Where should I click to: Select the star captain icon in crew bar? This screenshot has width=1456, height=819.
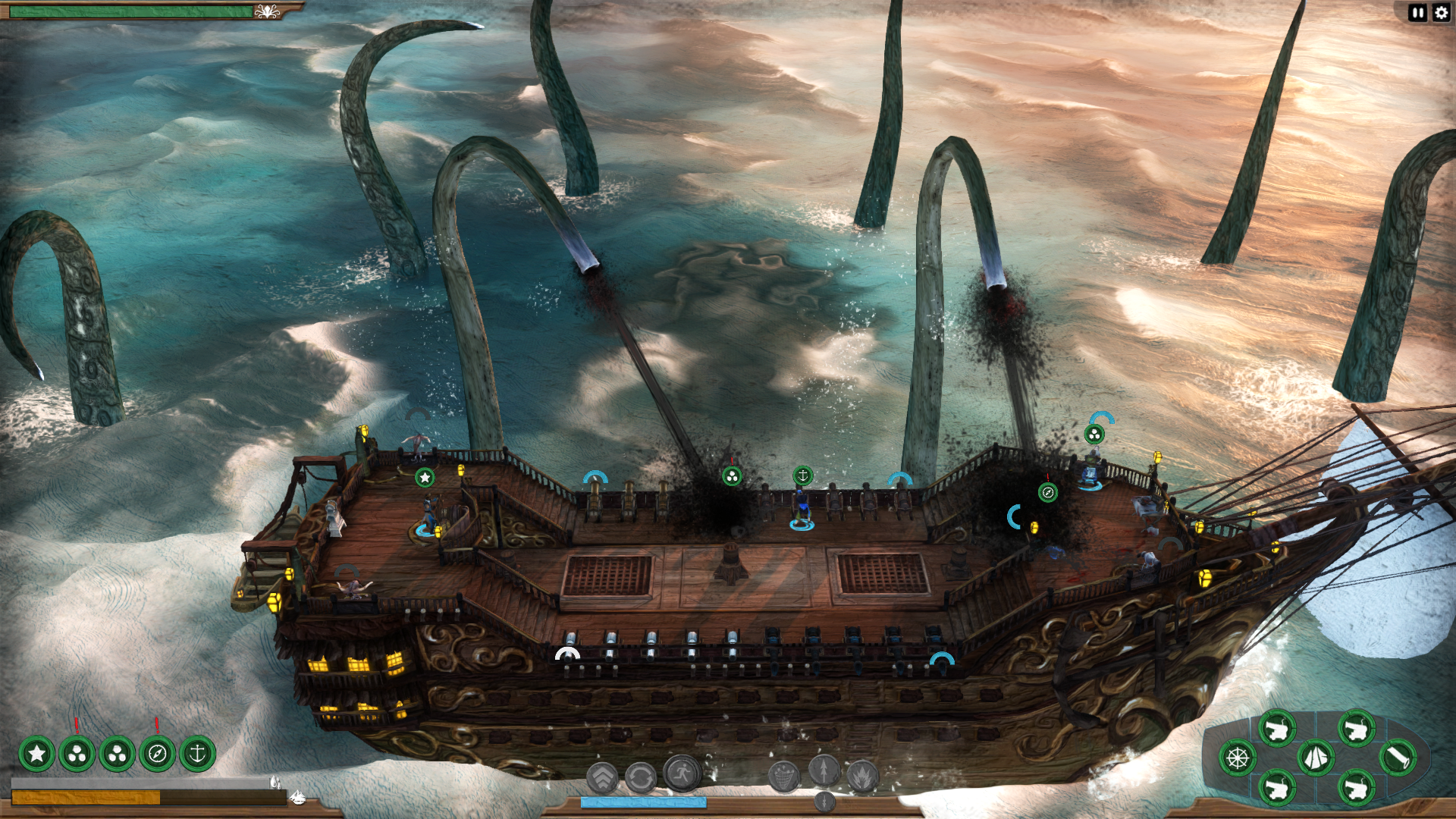36,754
